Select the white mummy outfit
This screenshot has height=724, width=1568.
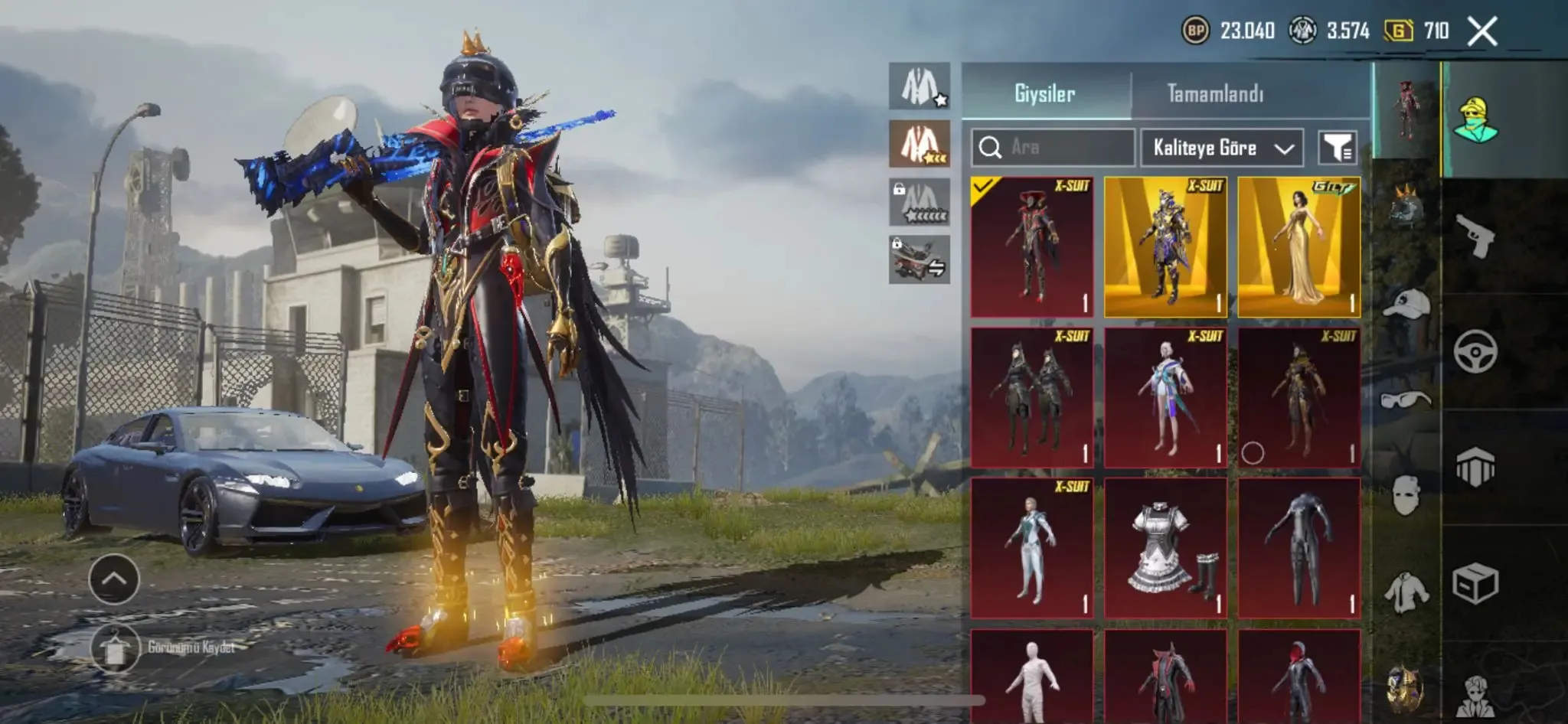(1032, 677)
